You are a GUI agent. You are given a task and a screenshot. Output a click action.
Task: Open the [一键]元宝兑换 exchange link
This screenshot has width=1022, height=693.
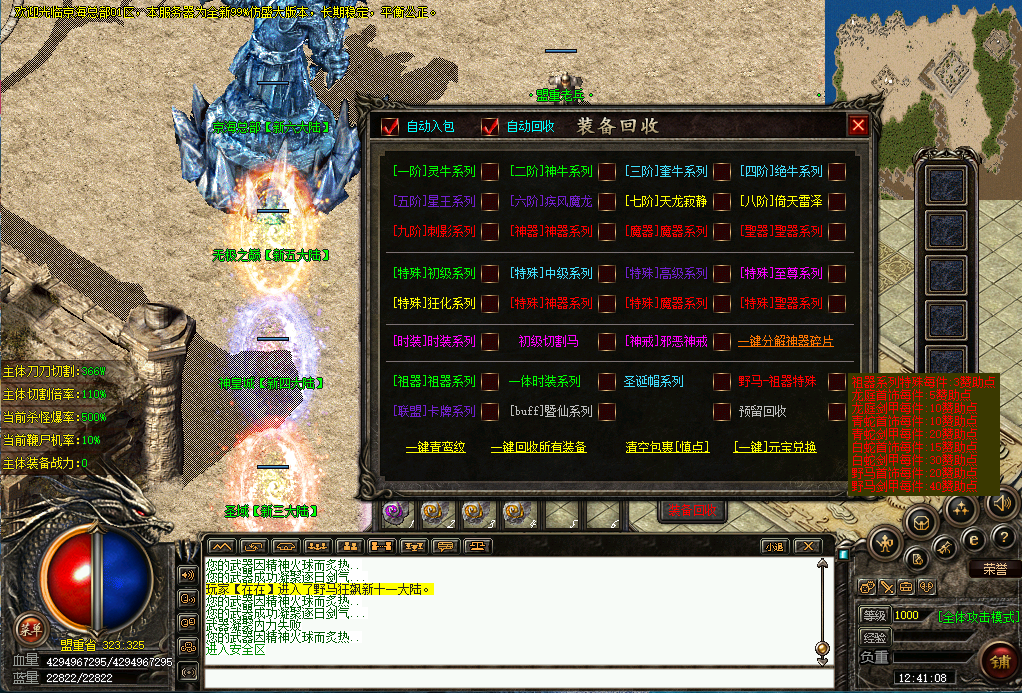point(775,447)
